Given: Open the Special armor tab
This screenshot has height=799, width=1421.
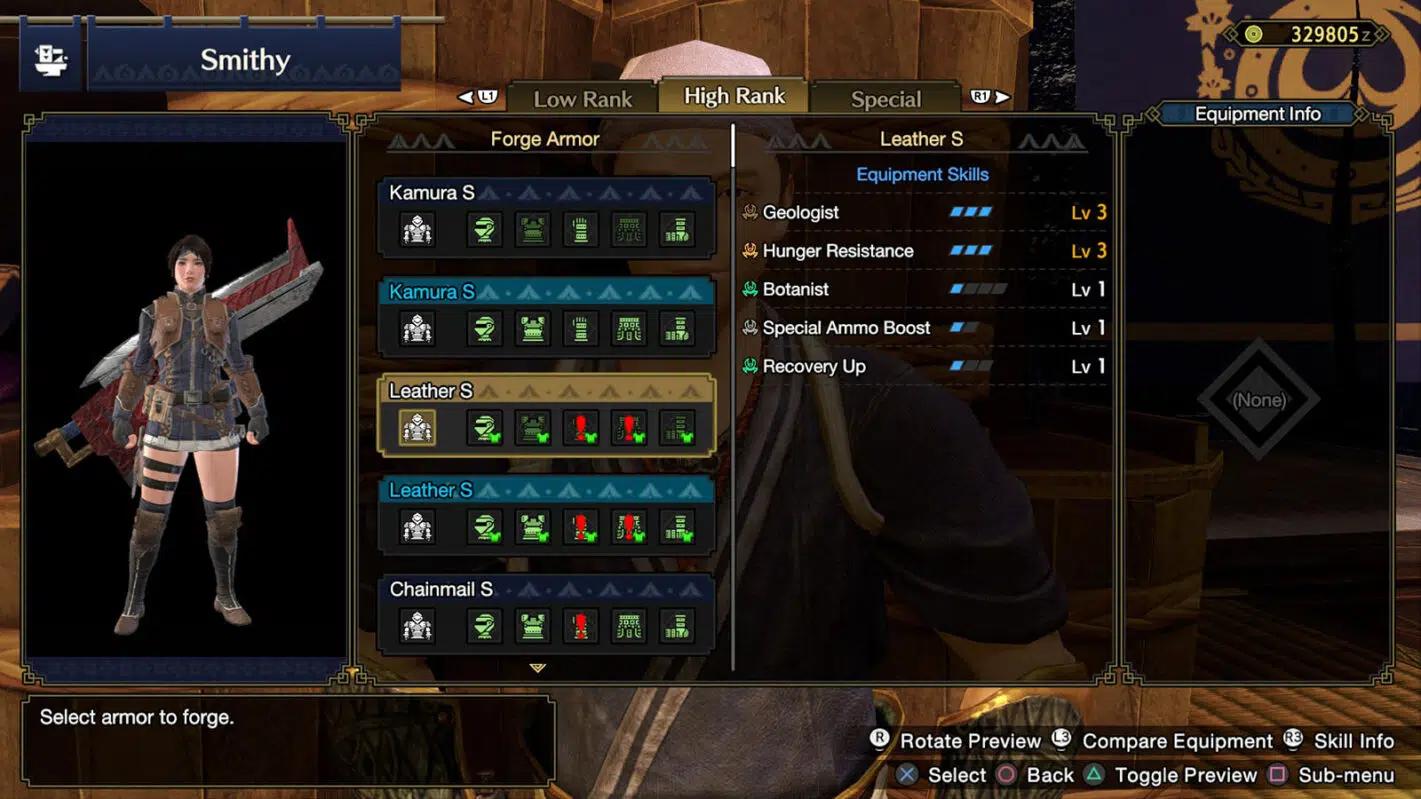Looking at the screenshot, I should 885,99.
